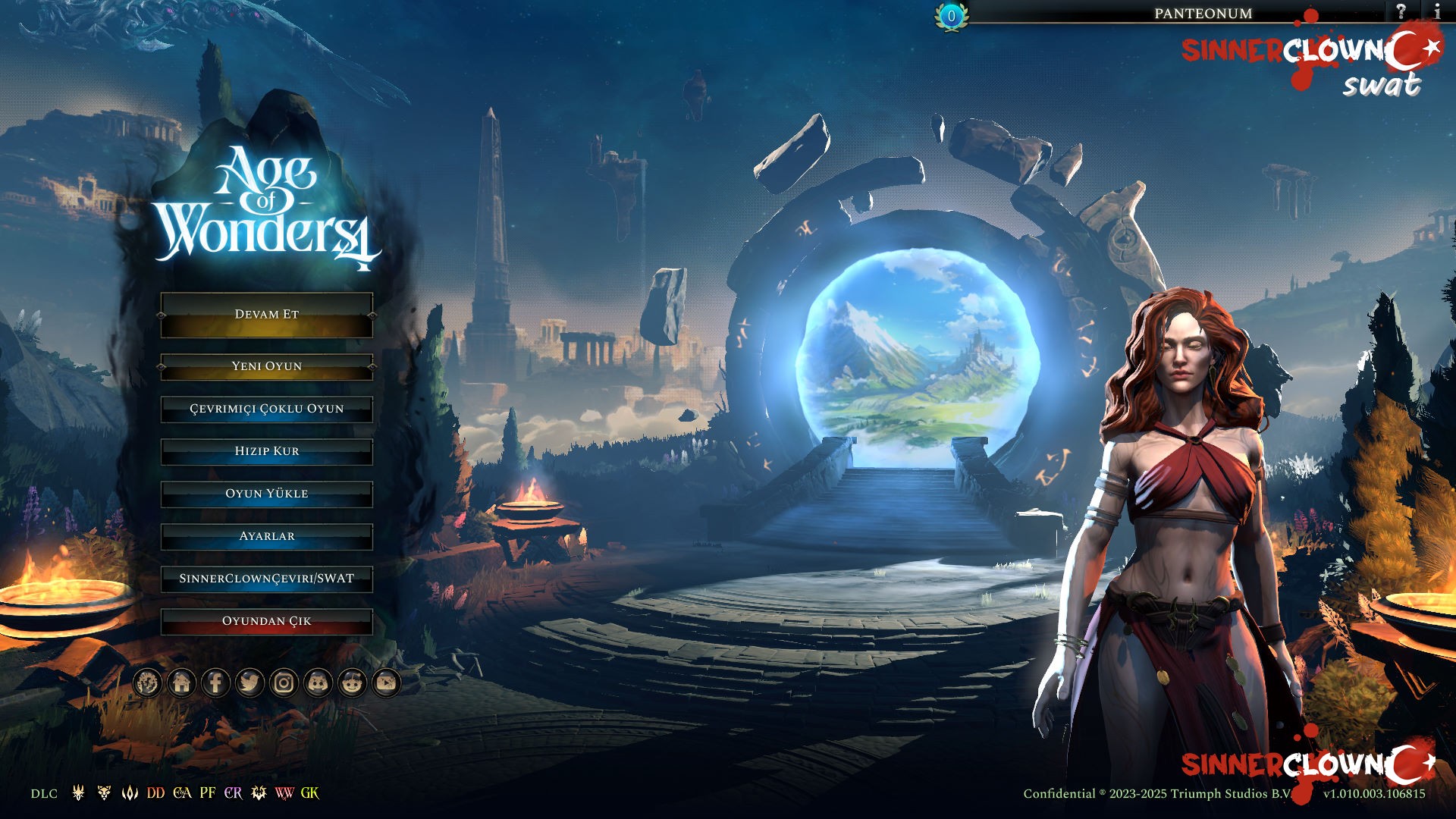Choose the Hizip Kur faction creator
1456x819 pixels.
(x=266, y=451)
